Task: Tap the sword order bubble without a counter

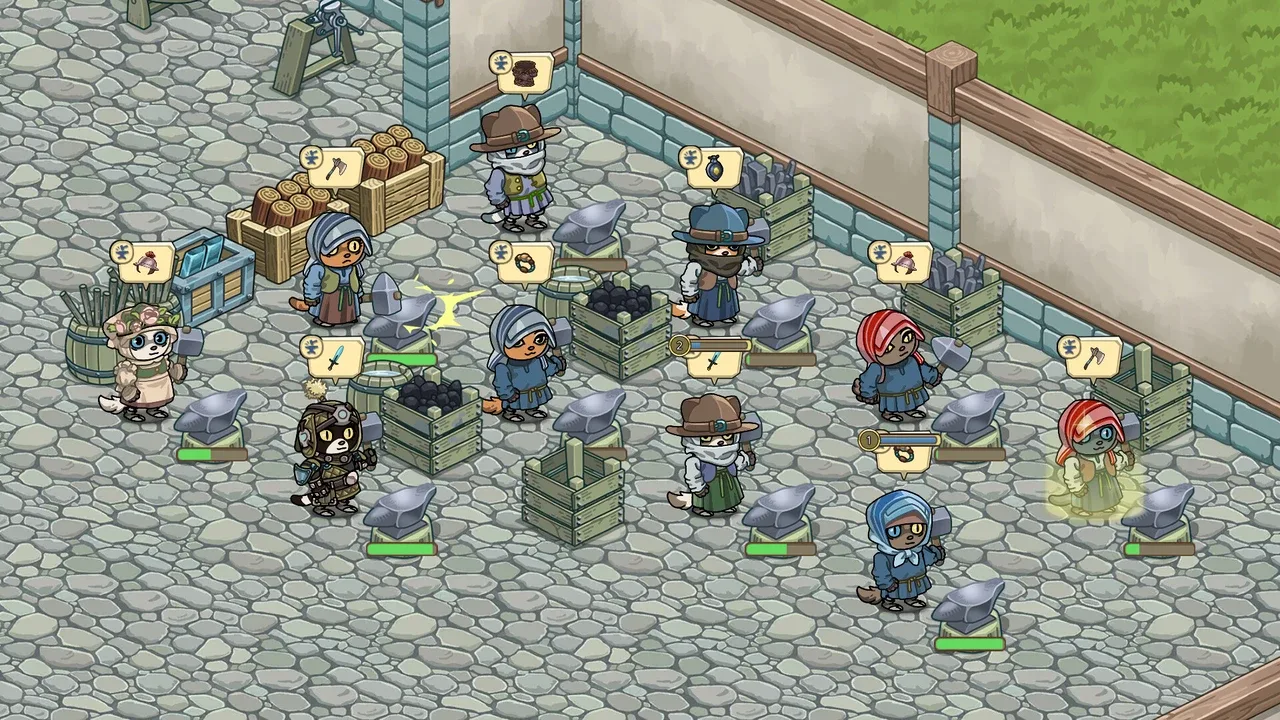Action: pos(336,358)
